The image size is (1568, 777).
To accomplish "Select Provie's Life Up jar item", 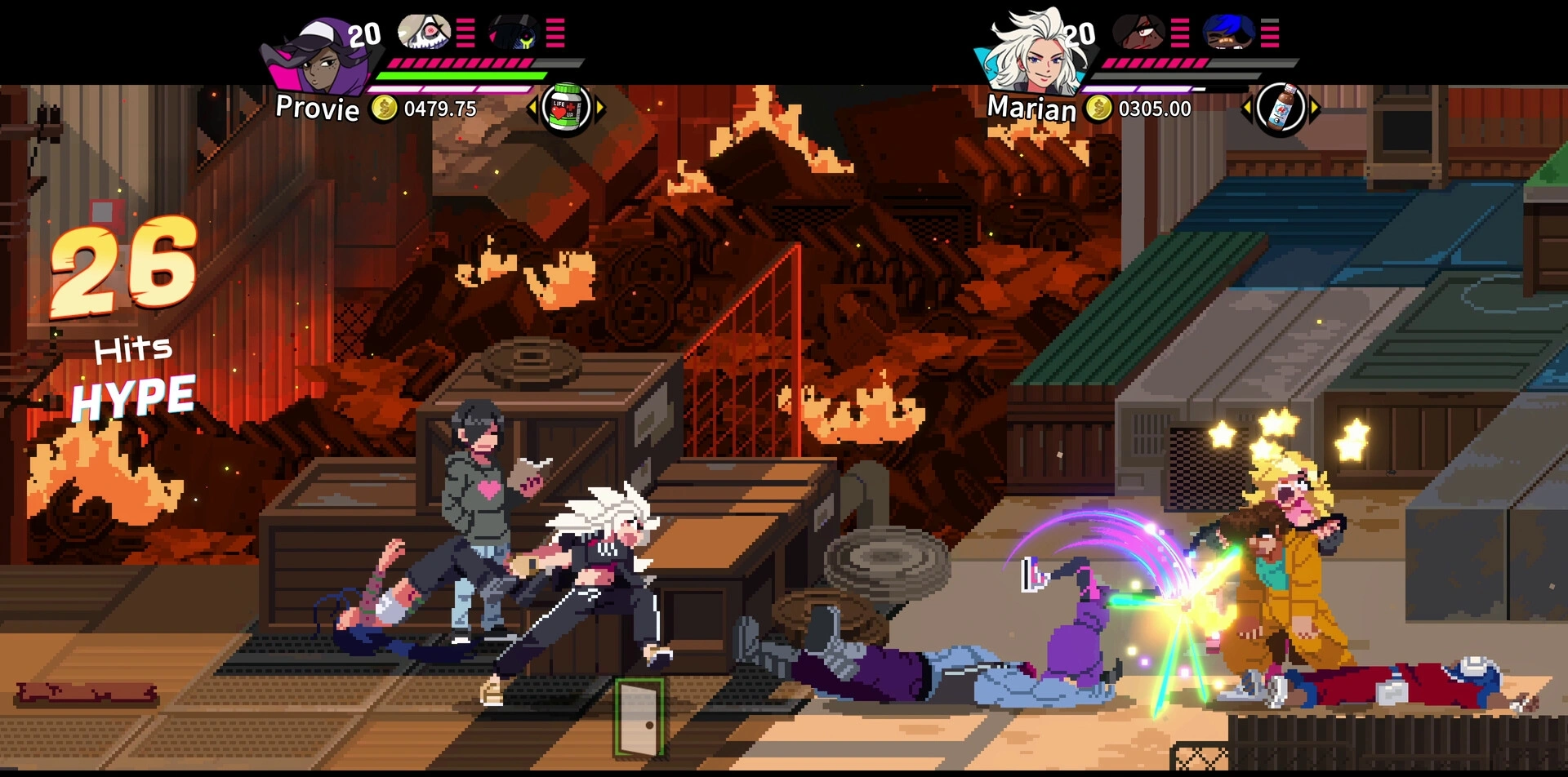I will tap(566, 108).
